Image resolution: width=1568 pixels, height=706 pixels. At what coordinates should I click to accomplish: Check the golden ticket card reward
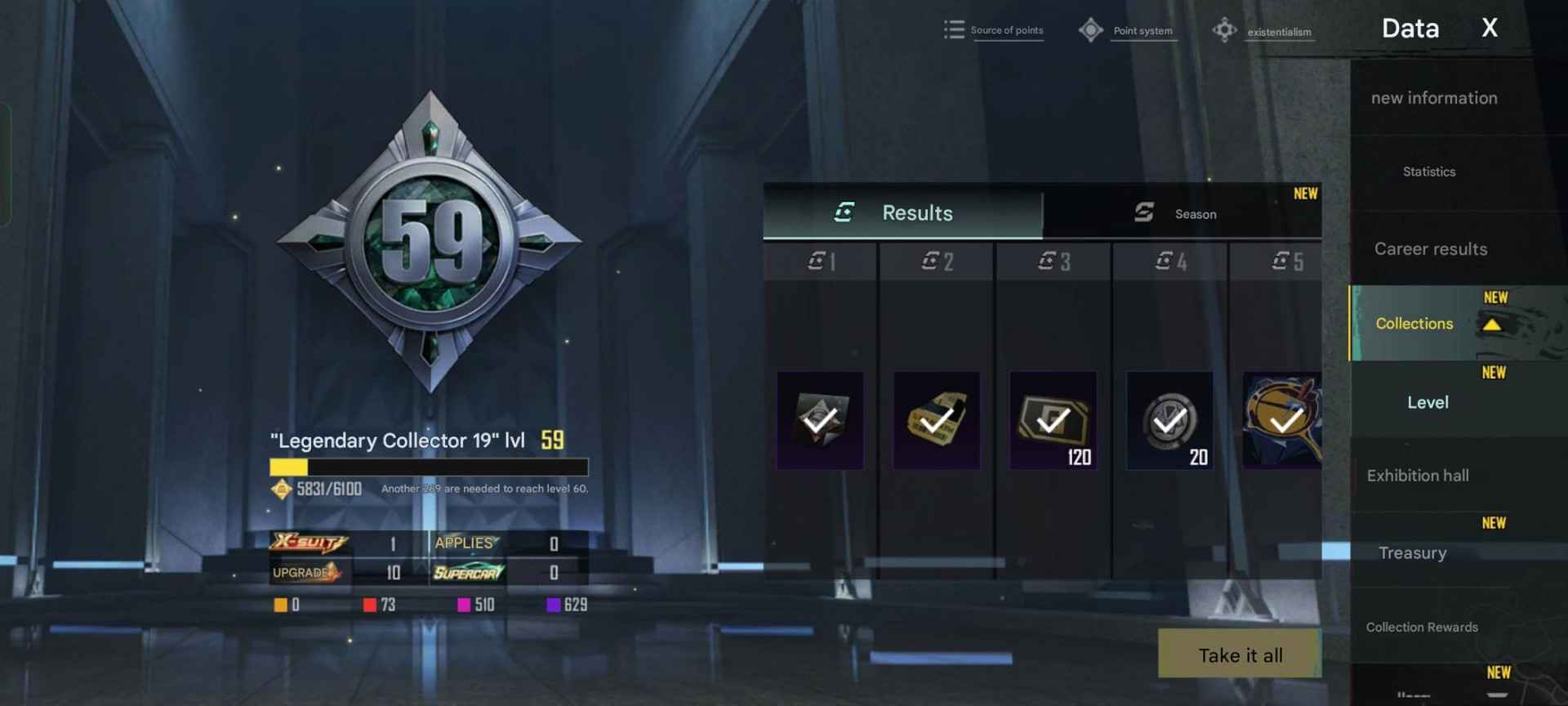[936, 421]
